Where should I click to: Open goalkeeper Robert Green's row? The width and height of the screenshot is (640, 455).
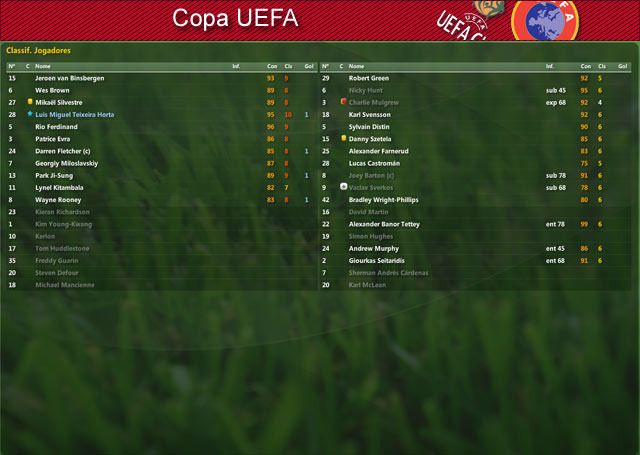click(x=368, y=78)
